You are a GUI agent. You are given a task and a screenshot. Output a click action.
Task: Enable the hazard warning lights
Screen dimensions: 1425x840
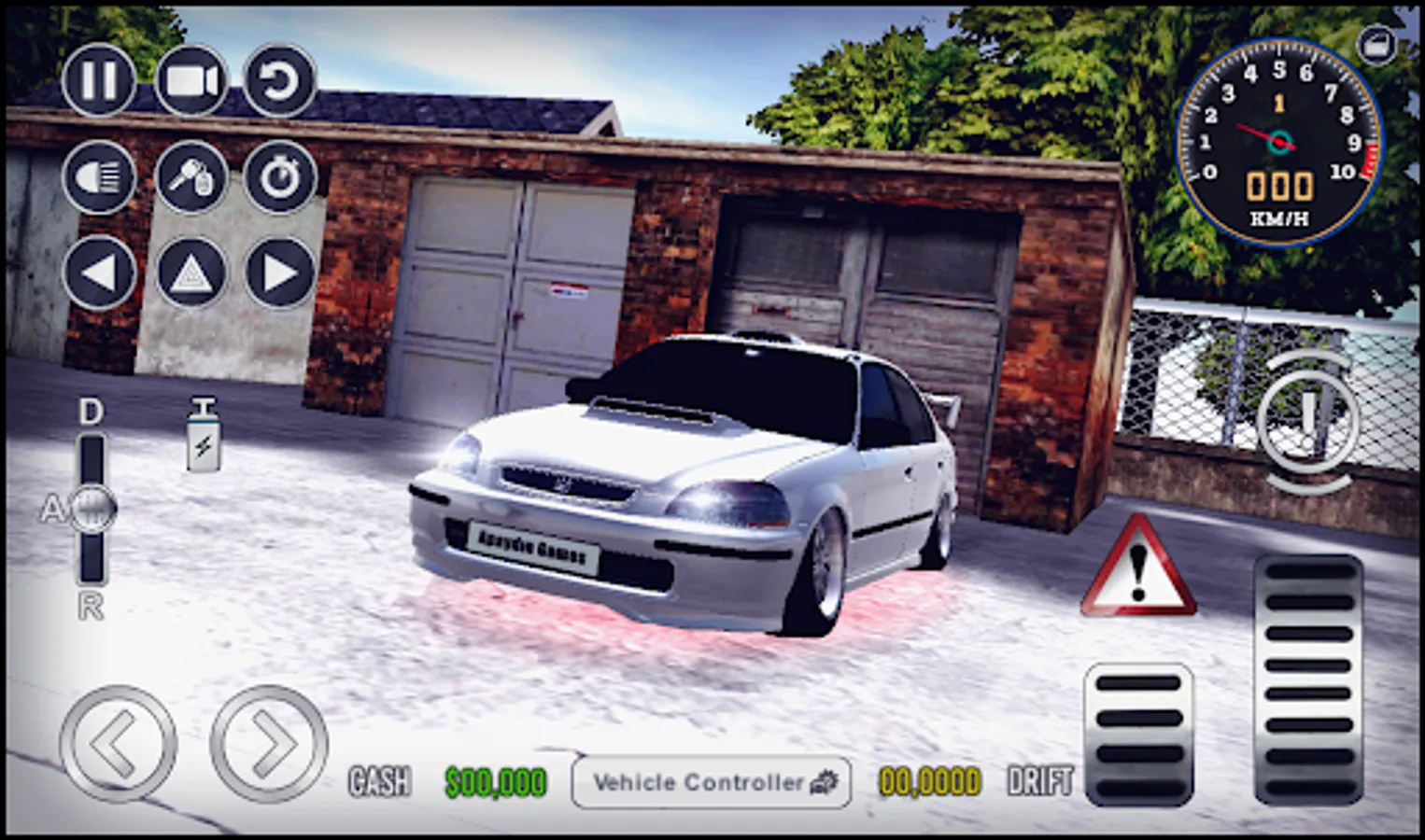(190, 274)
